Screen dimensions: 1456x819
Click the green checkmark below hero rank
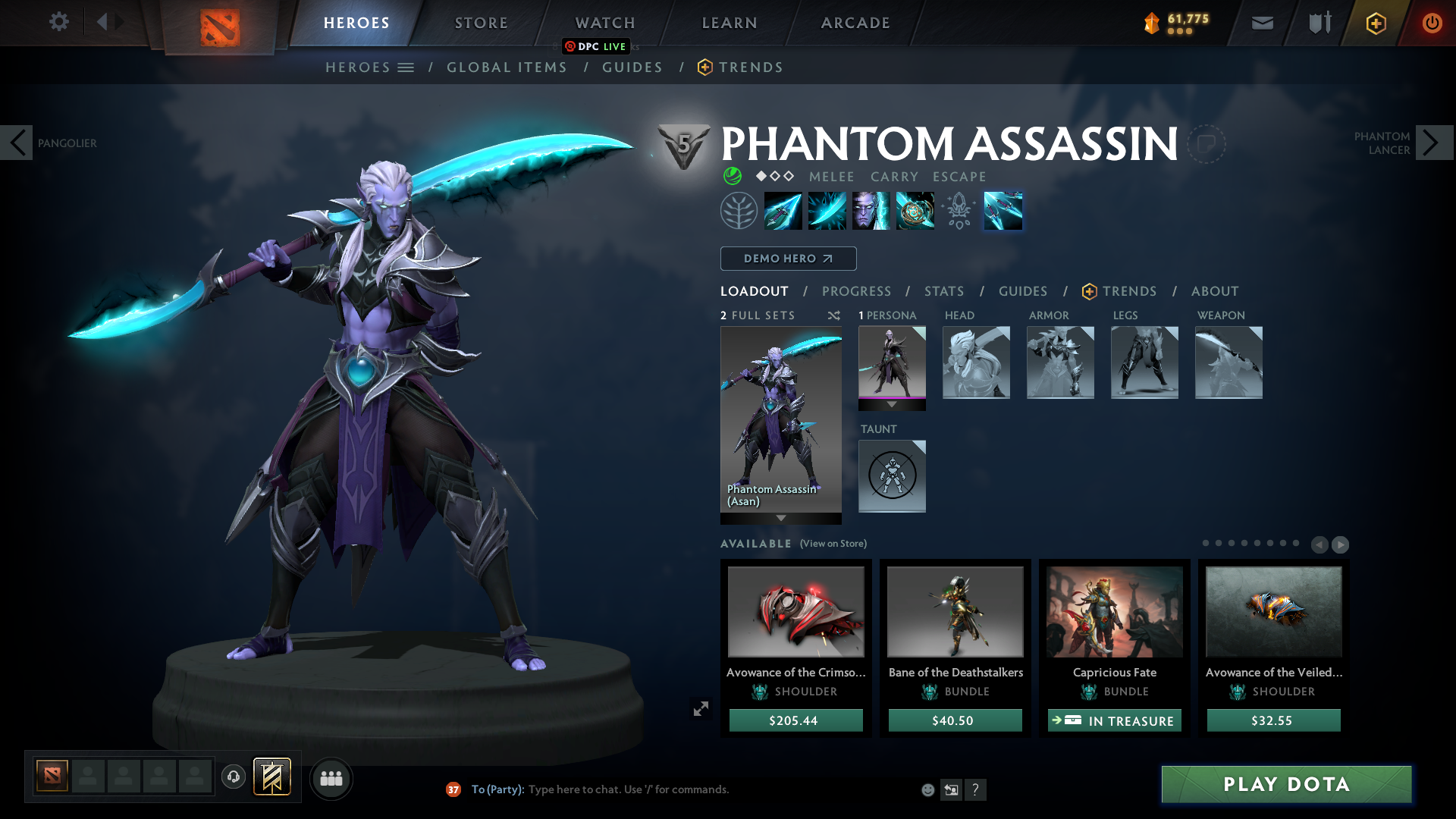tap(733, 177)
